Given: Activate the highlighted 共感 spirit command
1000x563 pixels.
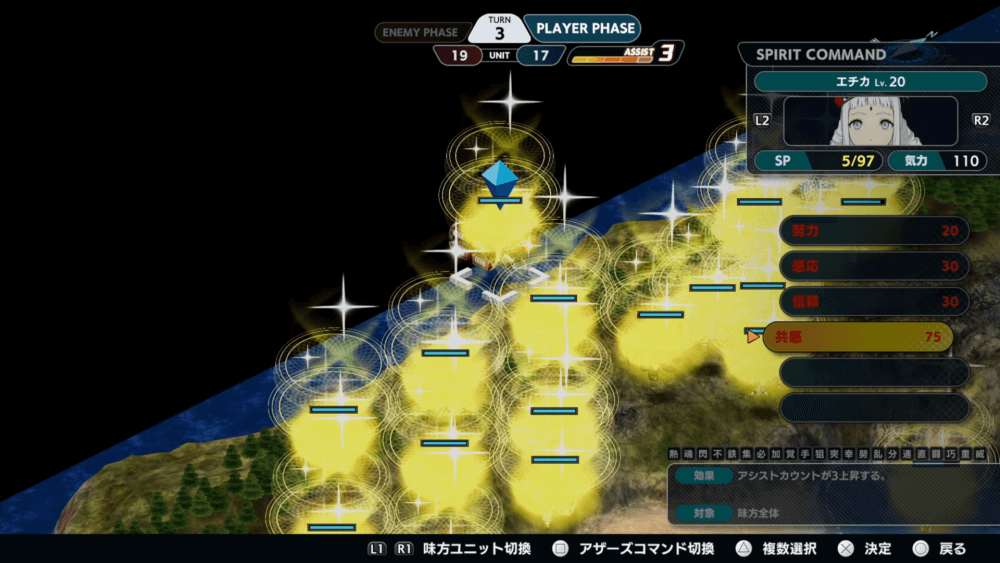Looking at the screenshot, I should point(857,337).
